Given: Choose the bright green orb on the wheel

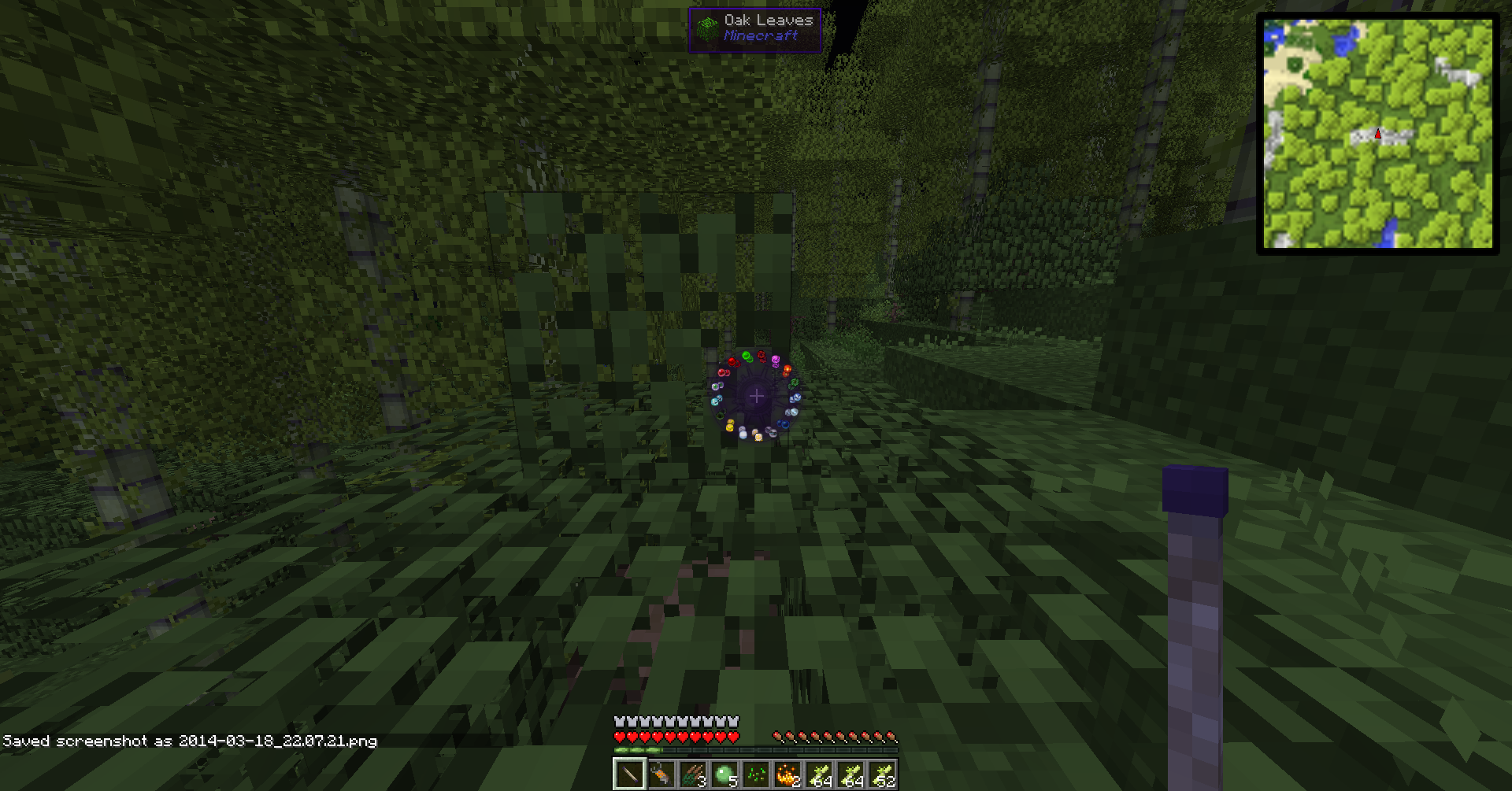Looking at the screenshot, I should click(747, 357).
